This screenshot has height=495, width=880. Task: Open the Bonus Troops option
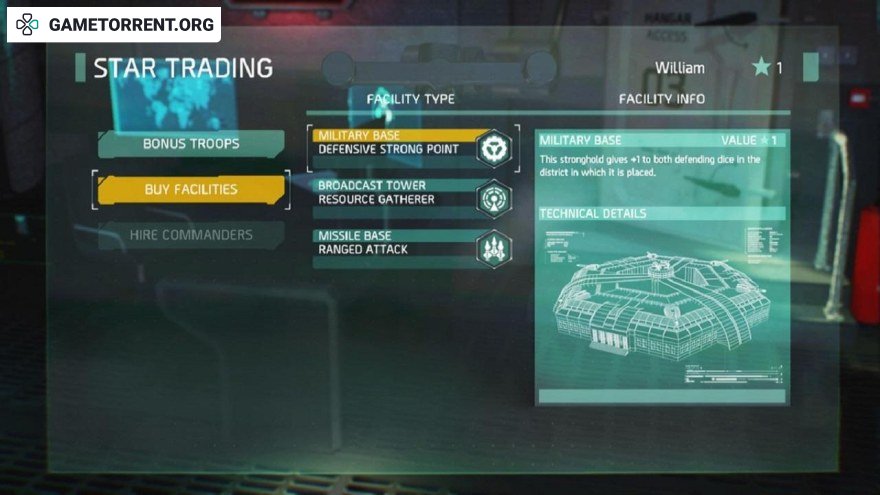(x=190, y=144)
